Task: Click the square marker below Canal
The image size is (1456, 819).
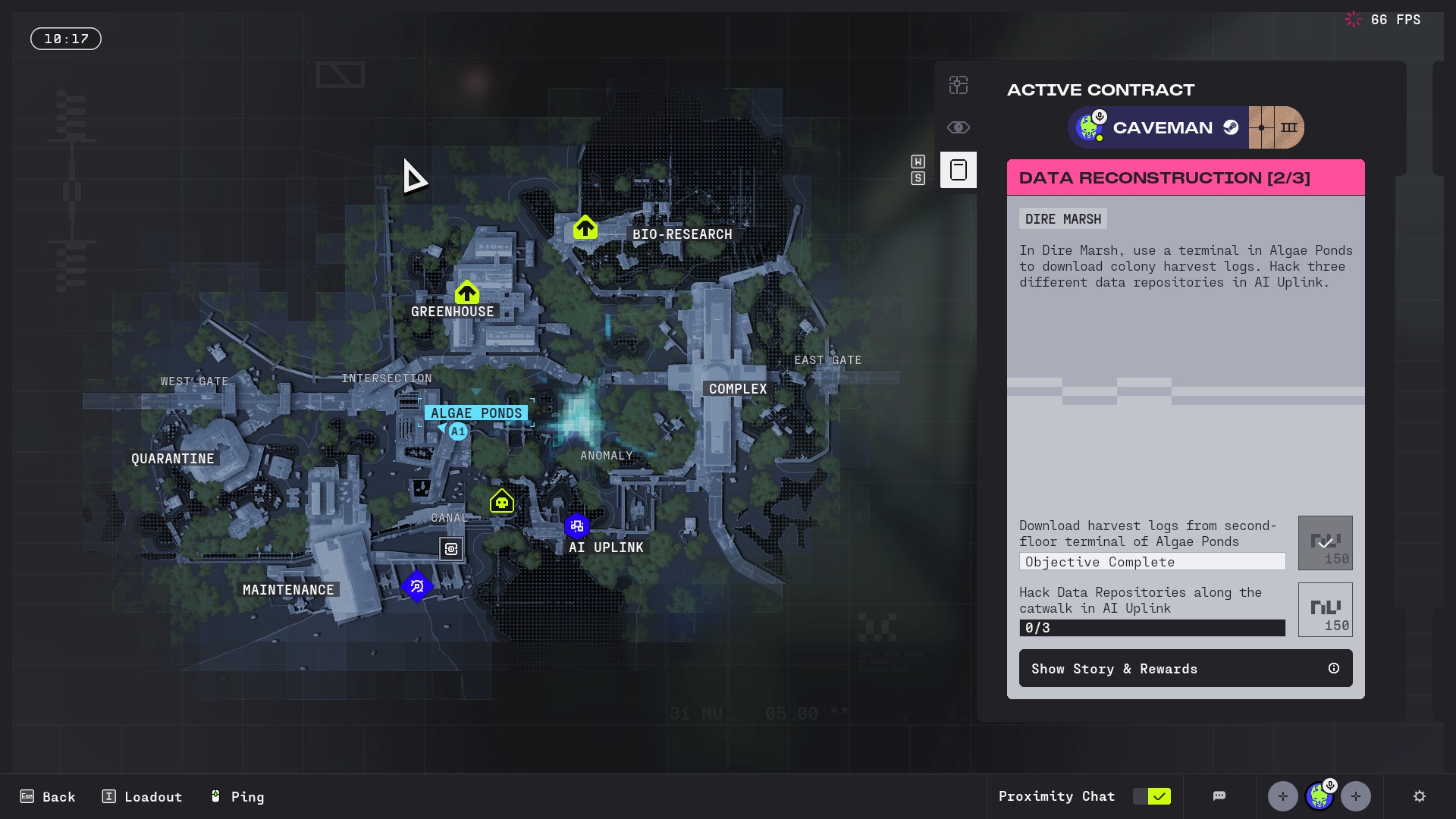Action: click(x=451, y=548)
